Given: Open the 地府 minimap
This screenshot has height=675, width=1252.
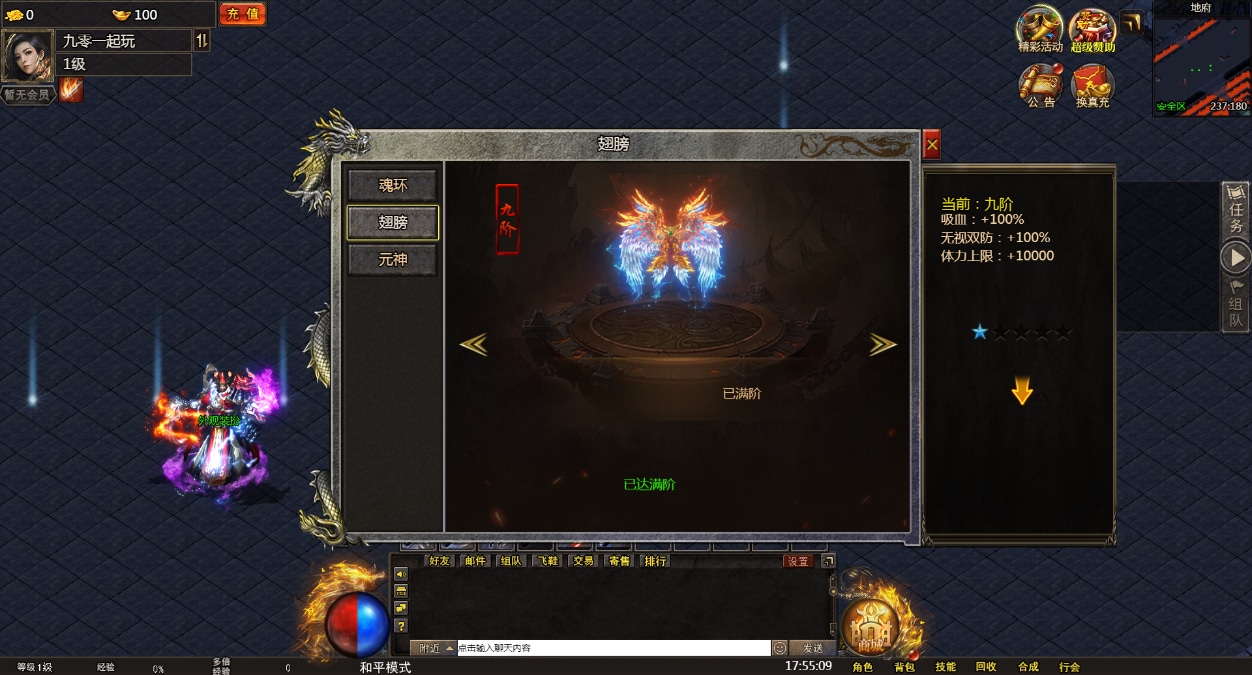Looking at the screenshot, I should coord(1200,62).
